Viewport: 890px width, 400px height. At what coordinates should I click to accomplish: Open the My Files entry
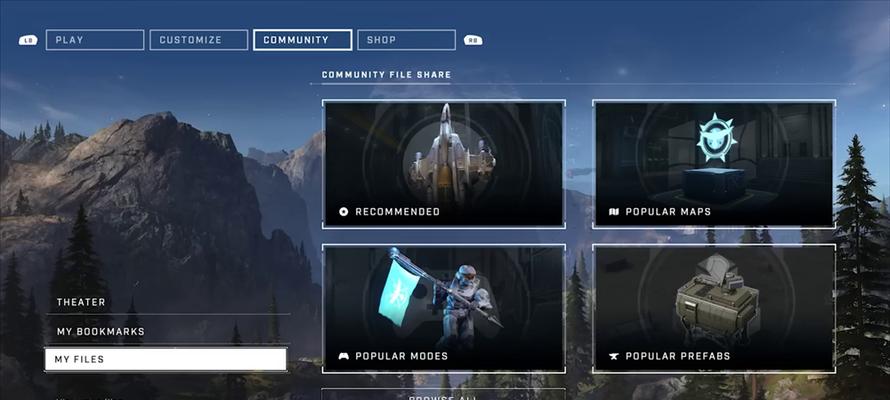pyautogui.click(x=166, y=359)
